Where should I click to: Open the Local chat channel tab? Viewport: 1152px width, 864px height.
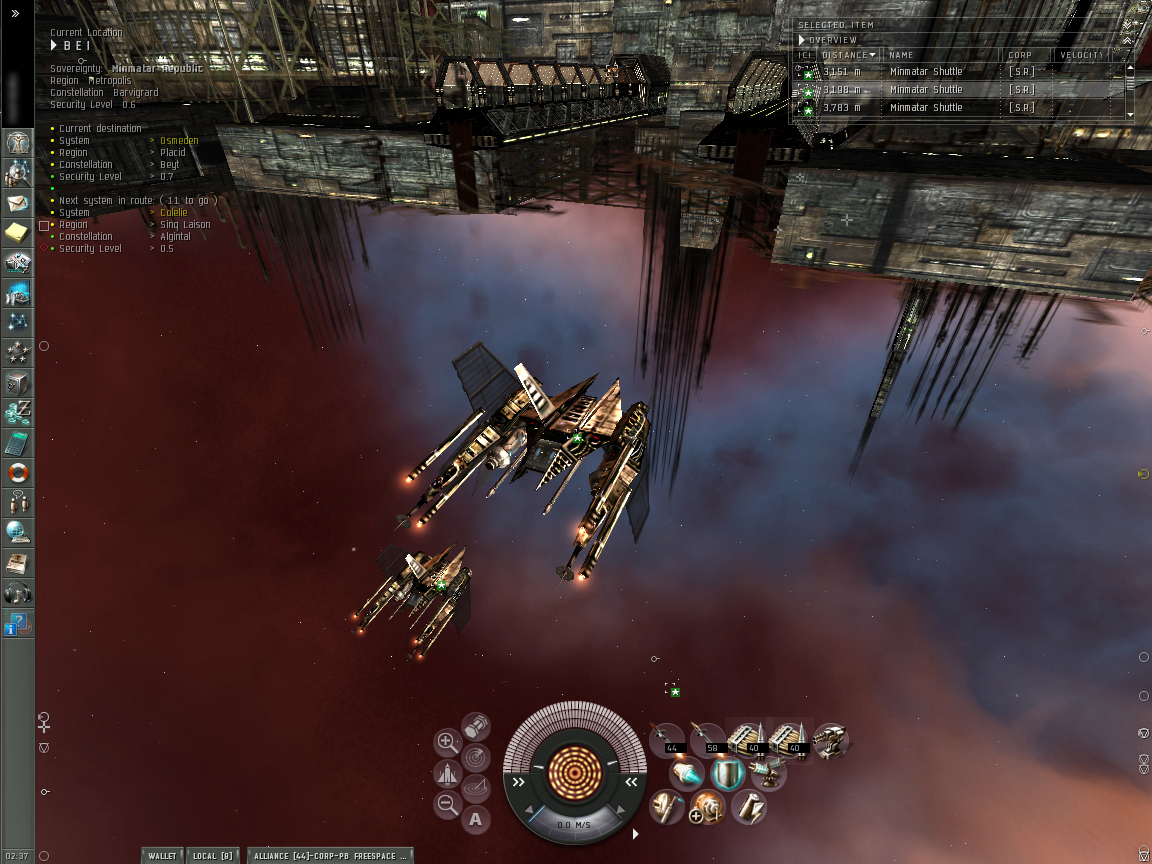[211, 856]
